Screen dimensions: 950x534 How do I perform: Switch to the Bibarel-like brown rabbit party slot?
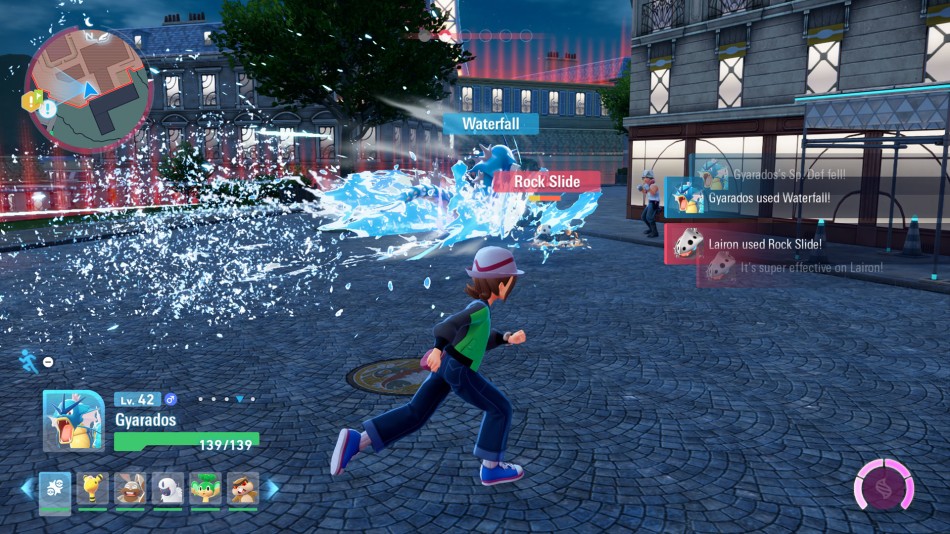(x=129, y=489)
